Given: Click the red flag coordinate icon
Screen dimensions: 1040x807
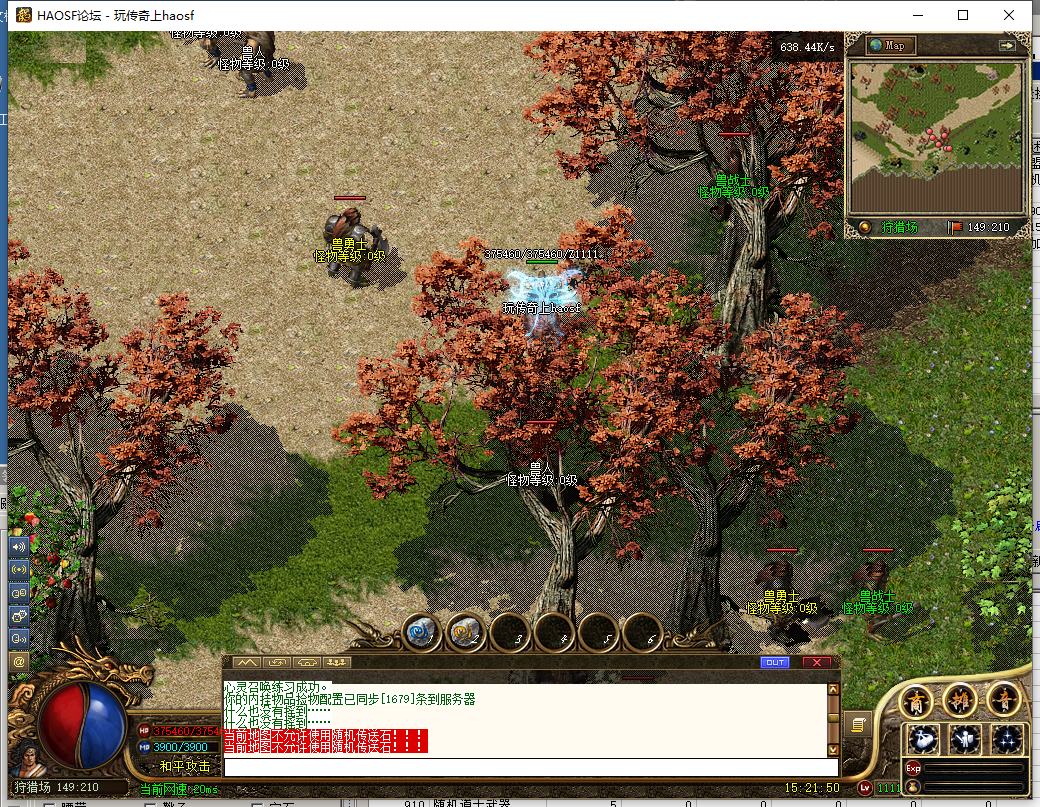Looking at the screenshot, I should tap(955, 227).
